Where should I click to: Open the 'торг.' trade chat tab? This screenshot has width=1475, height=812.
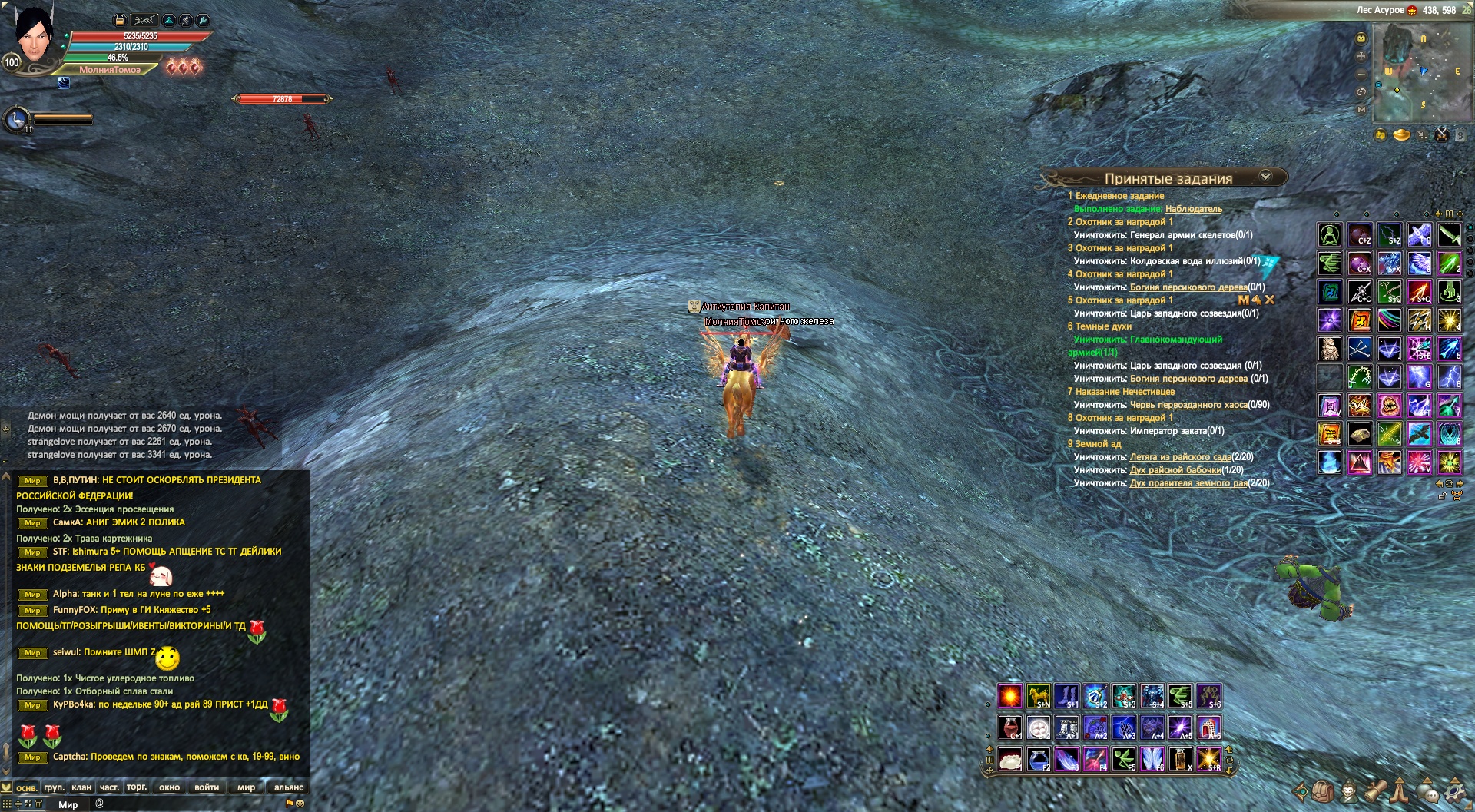[x=137, y=787]
